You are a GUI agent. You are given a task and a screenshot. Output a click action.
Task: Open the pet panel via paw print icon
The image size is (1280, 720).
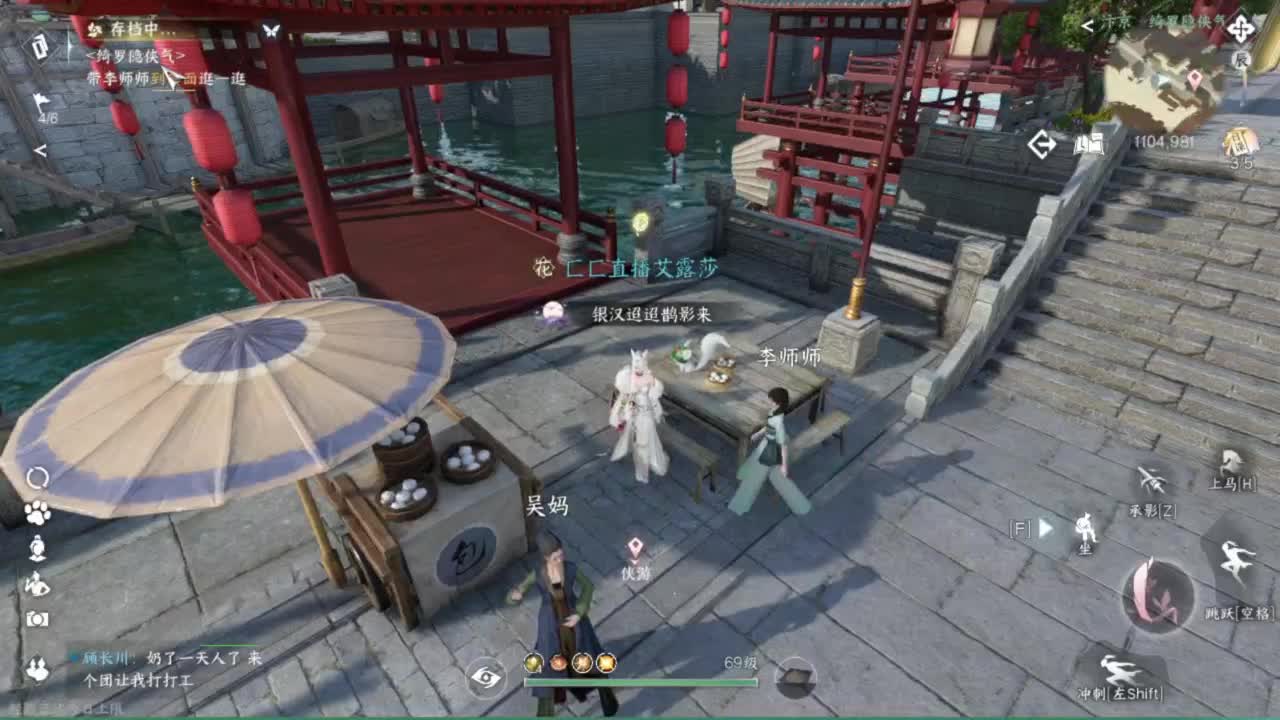[x=38, y=512]
